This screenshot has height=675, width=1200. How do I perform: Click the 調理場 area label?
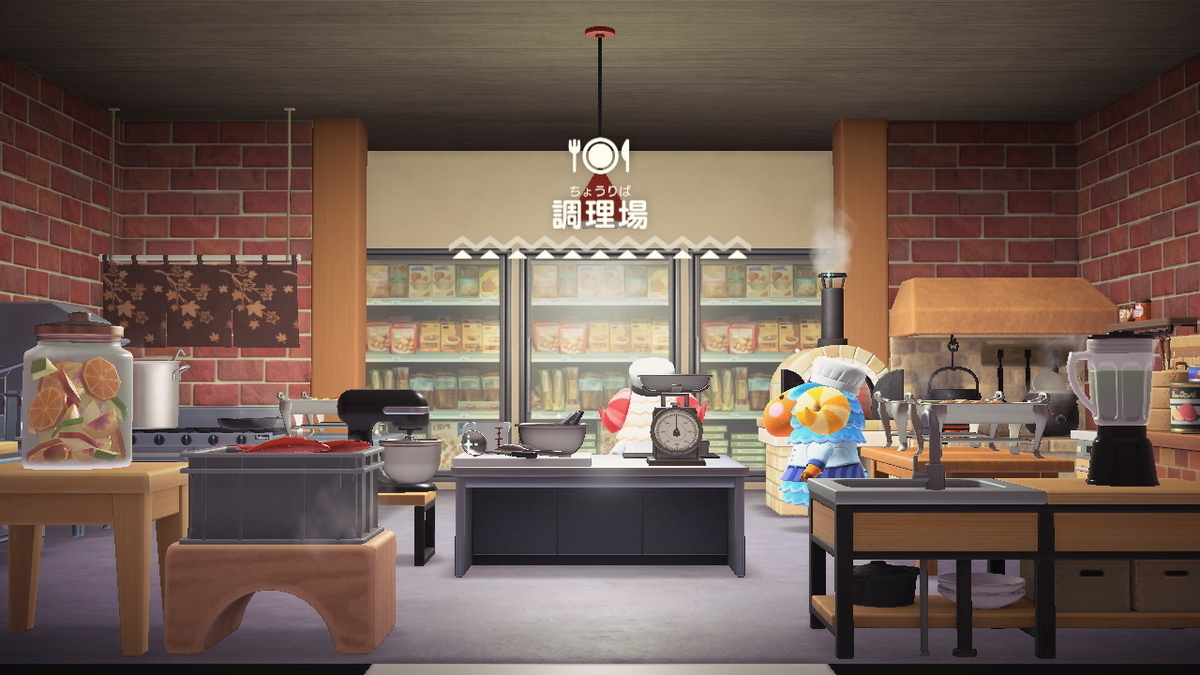(x=600, y=213)
